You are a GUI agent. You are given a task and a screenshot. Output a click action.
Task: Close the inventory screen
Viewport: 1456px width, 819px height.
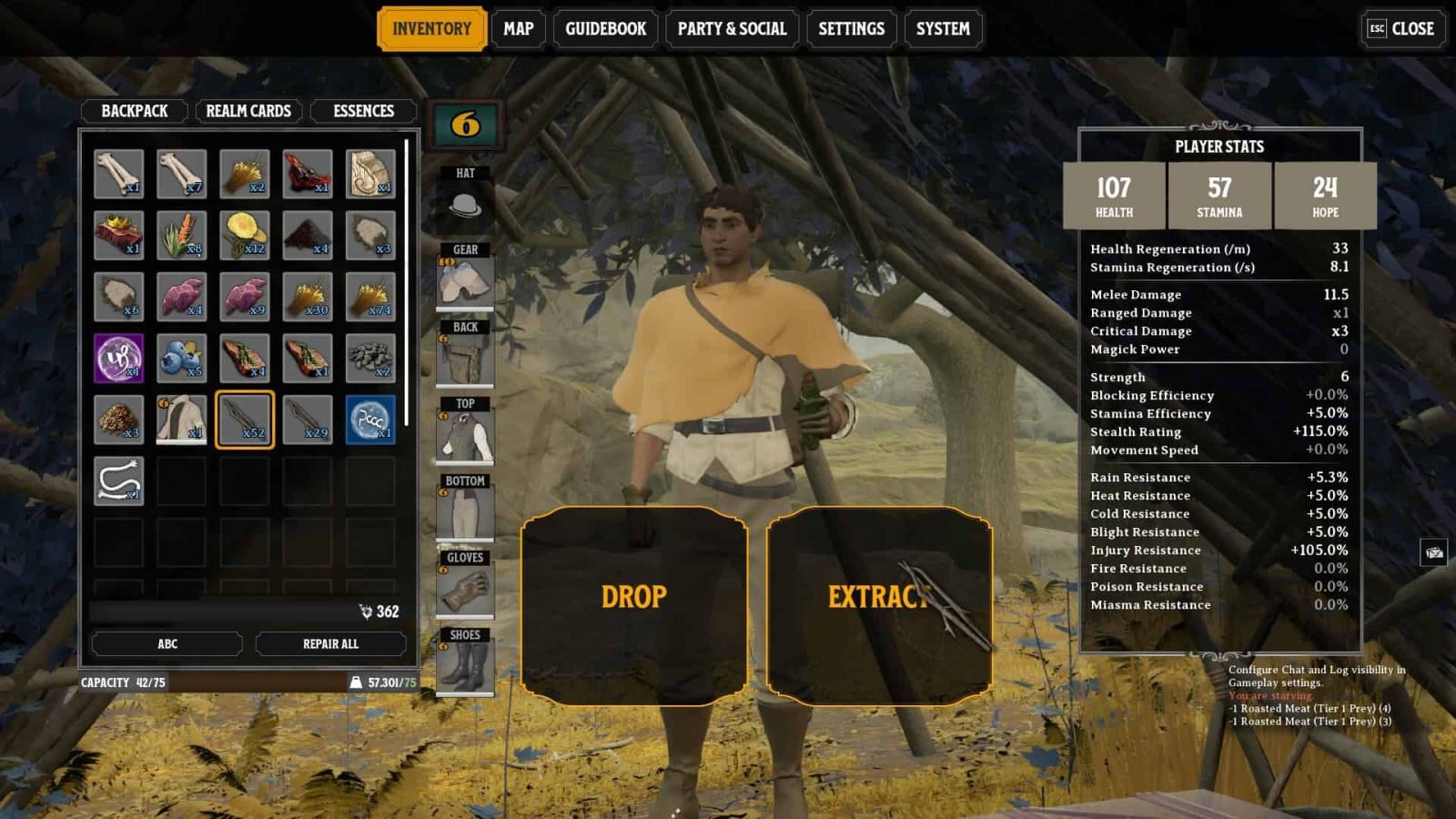tap(1401, 29)
